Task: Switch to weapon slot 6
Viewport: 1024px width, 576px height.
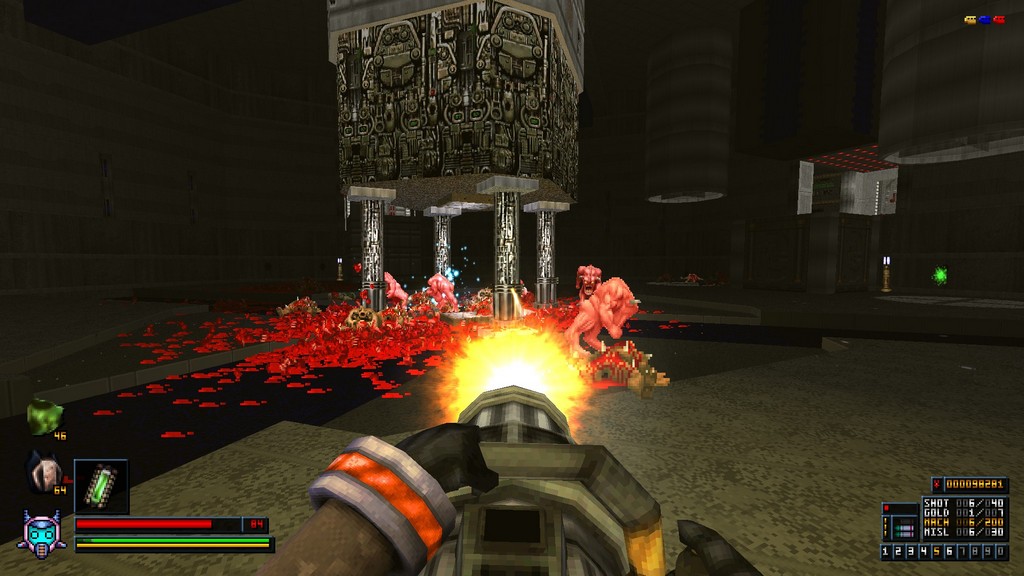Action: tap(947, 552)
